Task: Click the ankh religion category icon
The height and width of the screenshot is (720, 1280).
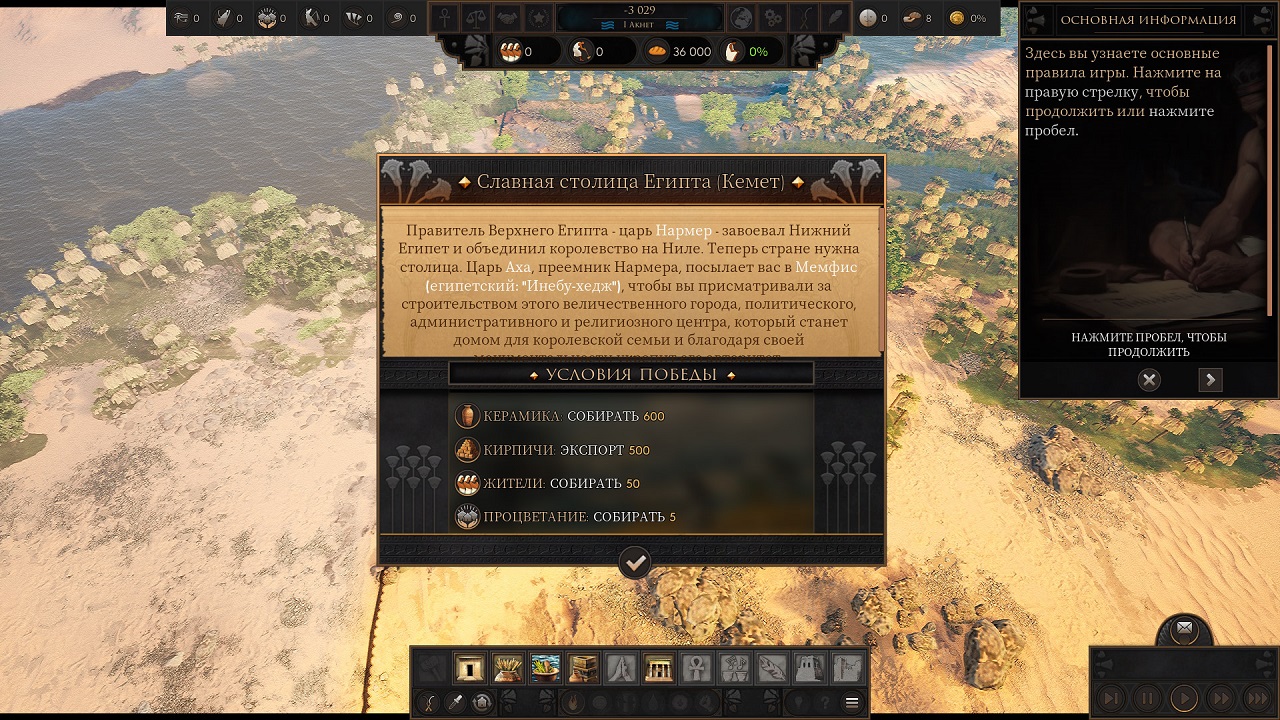Action: pos(695,666)
